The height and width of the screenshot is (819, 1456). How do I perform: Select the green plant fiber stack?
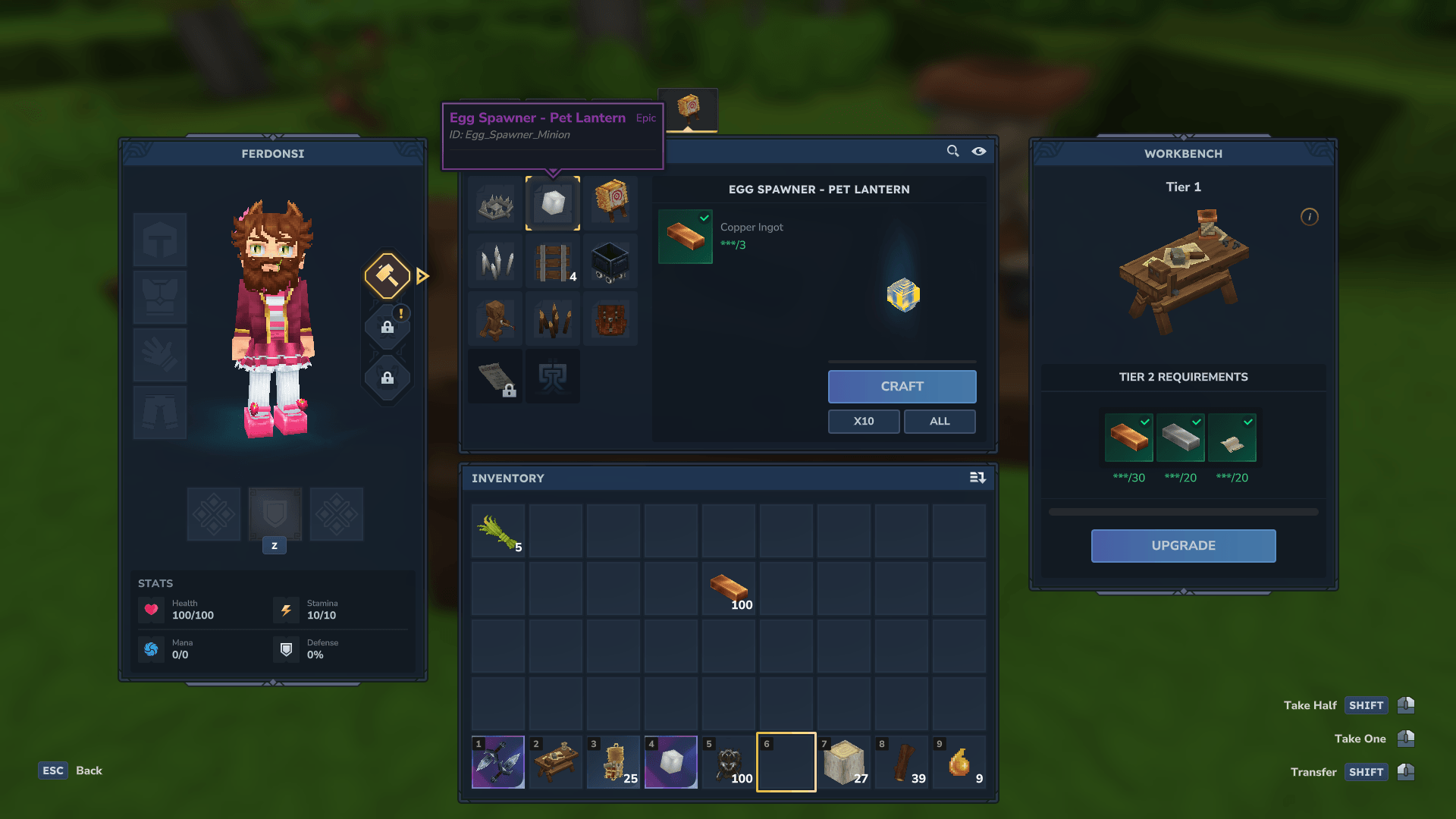(x=497, y=532)
